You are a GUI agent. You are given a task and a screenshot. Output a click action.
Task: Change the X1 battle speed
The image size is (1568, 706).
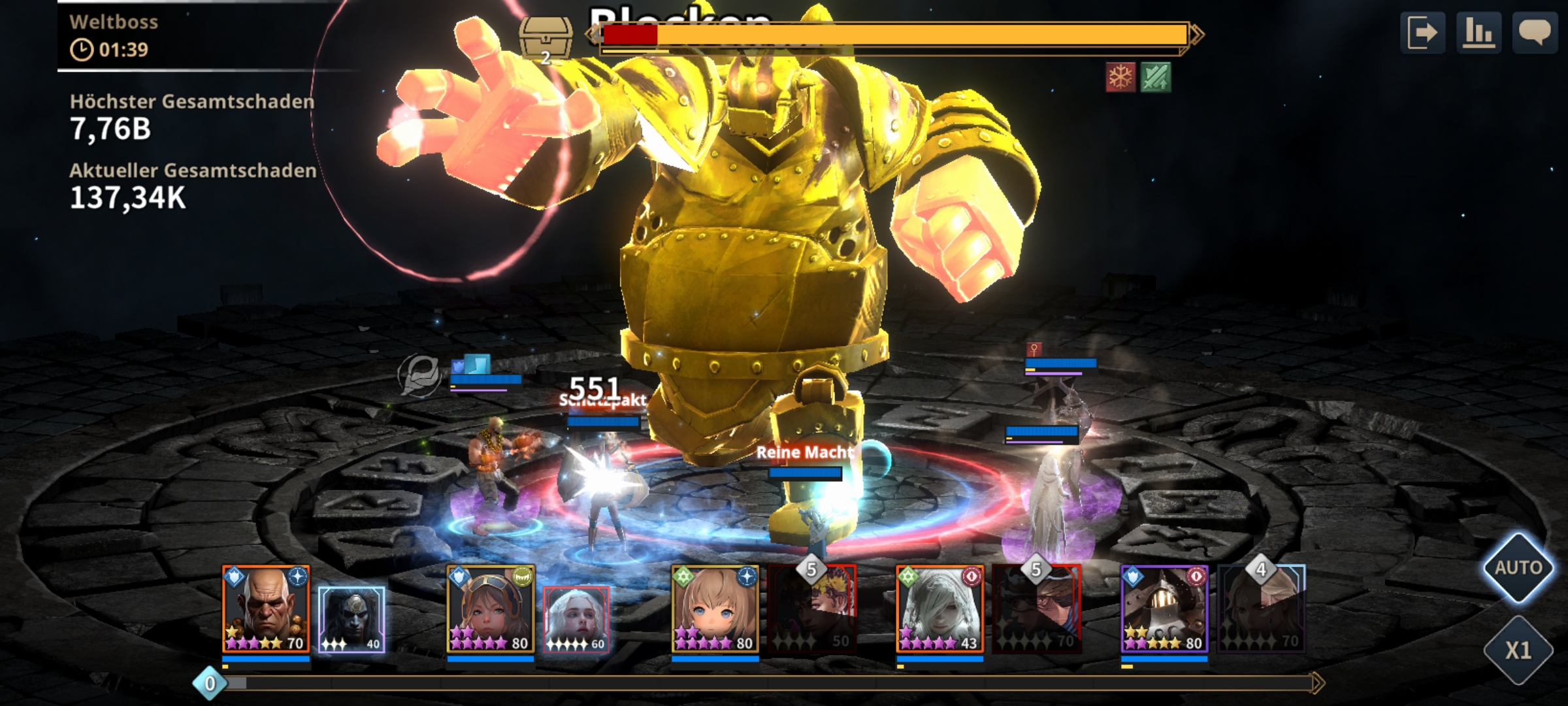click(1518, 650)
